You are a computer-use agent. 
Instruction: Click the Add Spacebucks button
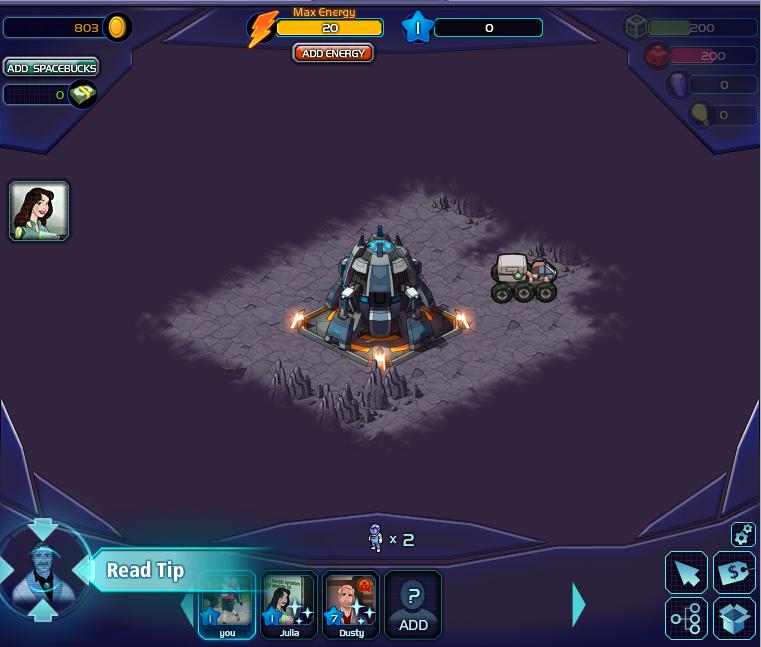(51, 68)
